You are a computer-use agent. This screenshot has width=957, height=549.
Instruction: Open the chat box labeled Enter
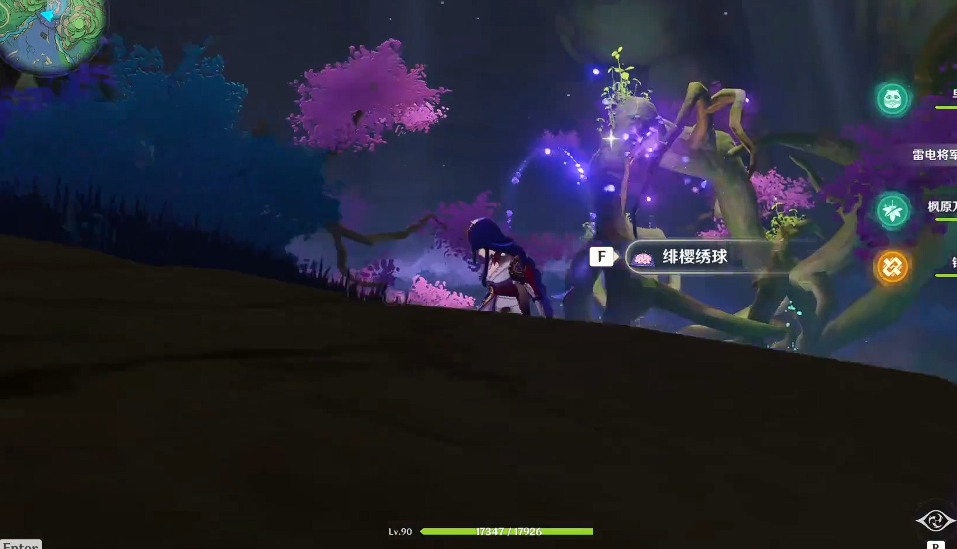click(x=20, y=545)
